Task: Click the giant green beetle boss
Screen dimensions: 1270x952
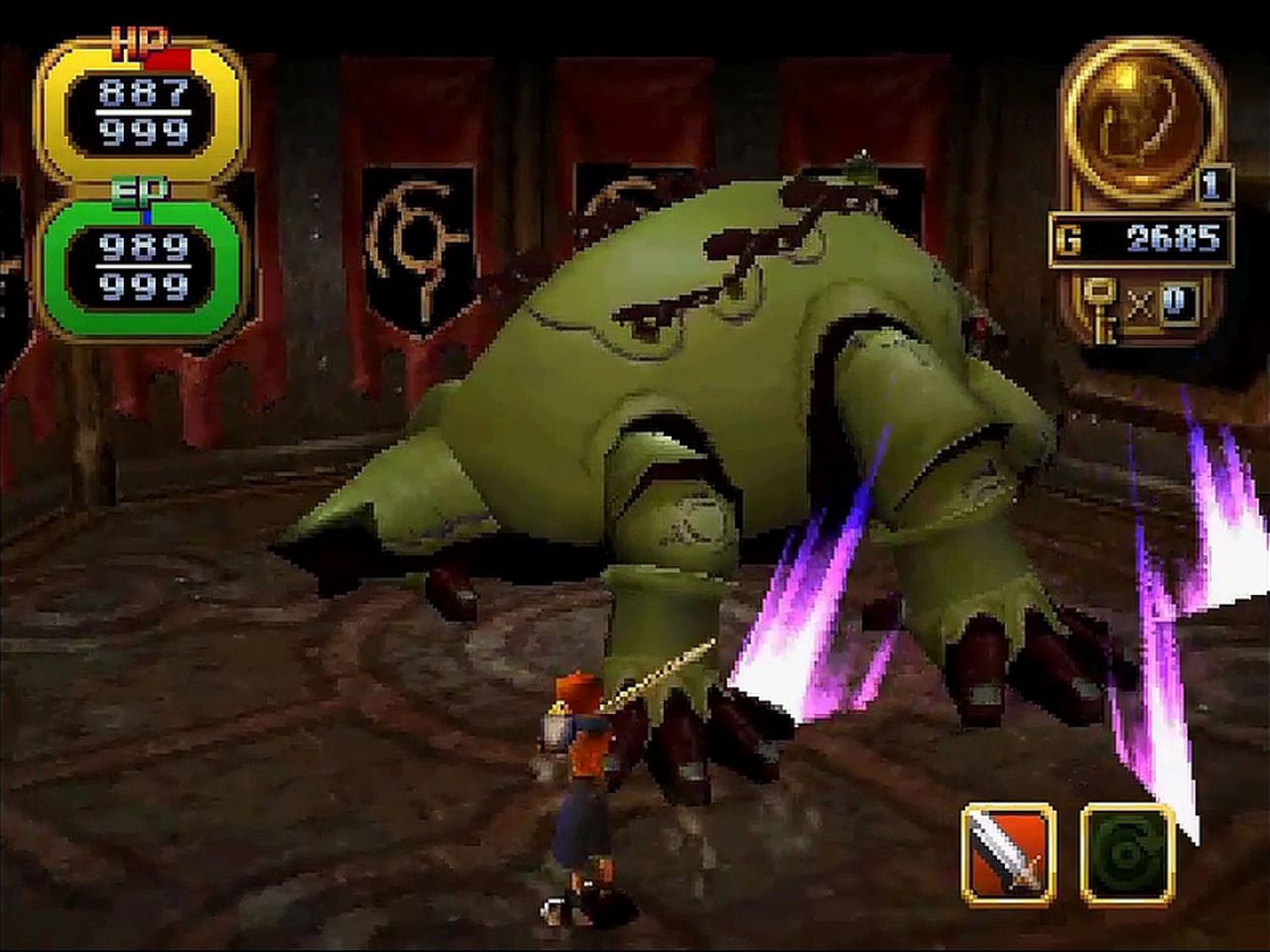Action: click(x=695, y=397)
